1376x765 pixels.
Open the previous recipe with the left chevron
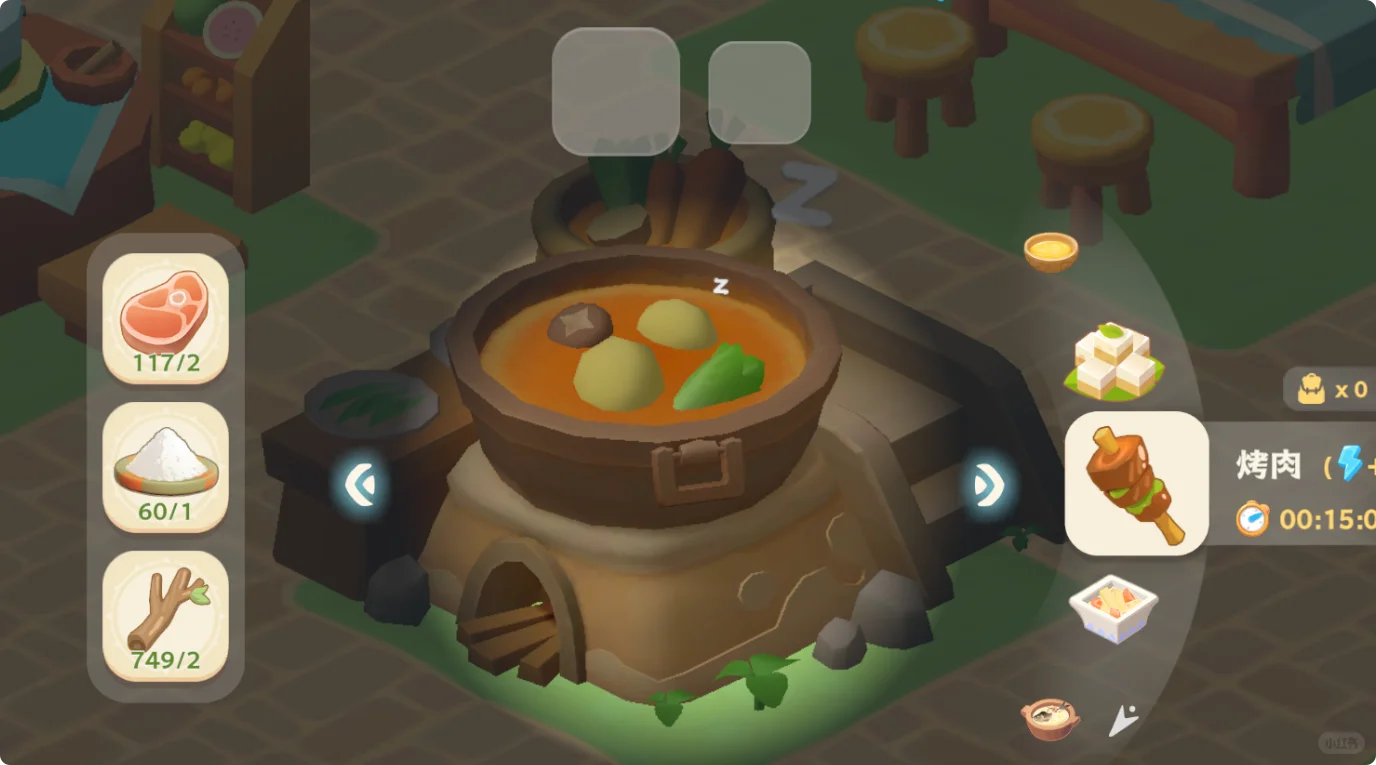[x=360, y=483]
